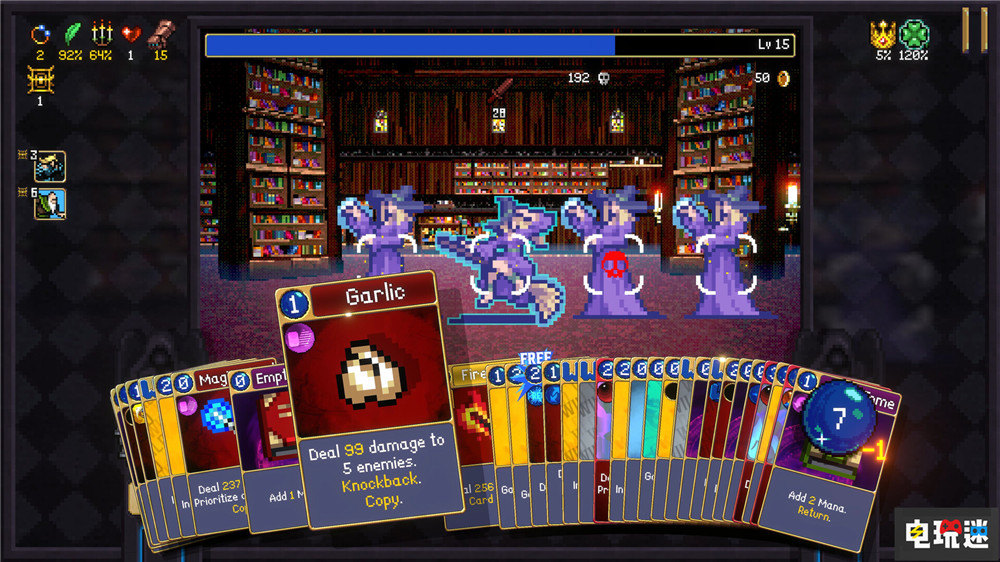Click the ring passive item icon
The height and width of the screenshot is (562, 1000).
coord(41,33)
